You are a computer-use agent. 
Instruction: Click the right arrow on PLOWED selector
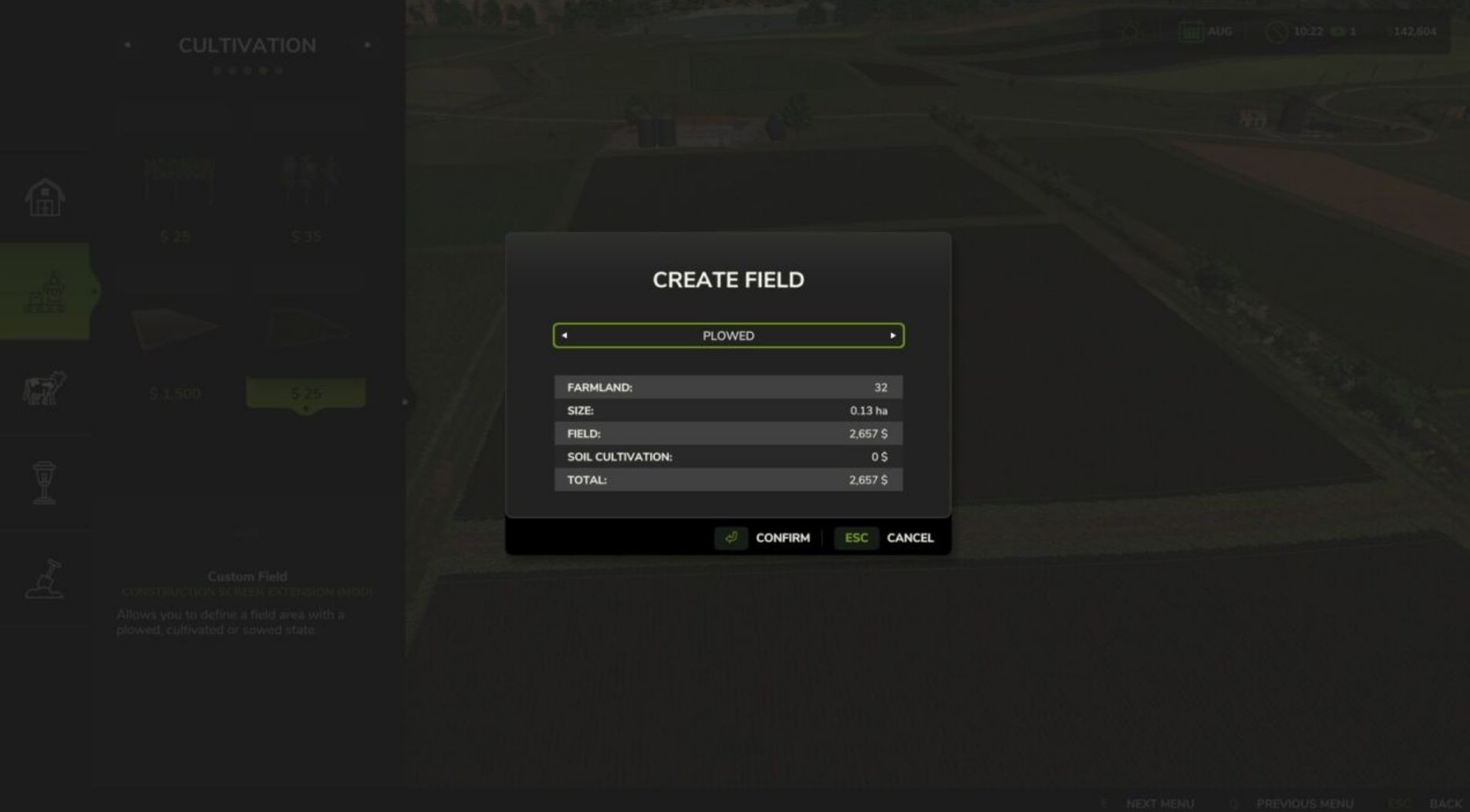click(x=894, y=335)
